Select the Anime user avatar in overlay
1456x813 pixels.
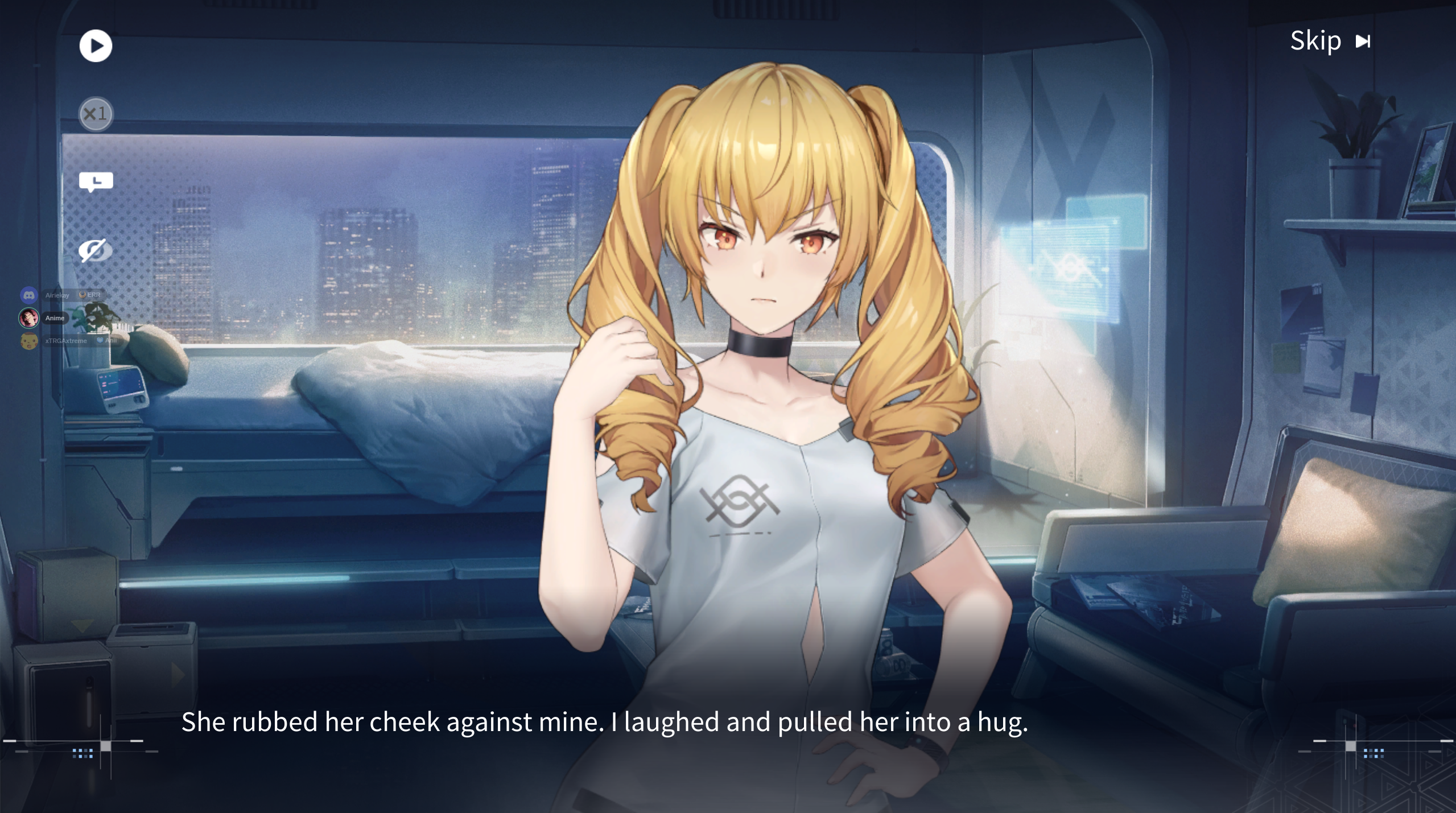coord(29,317)
